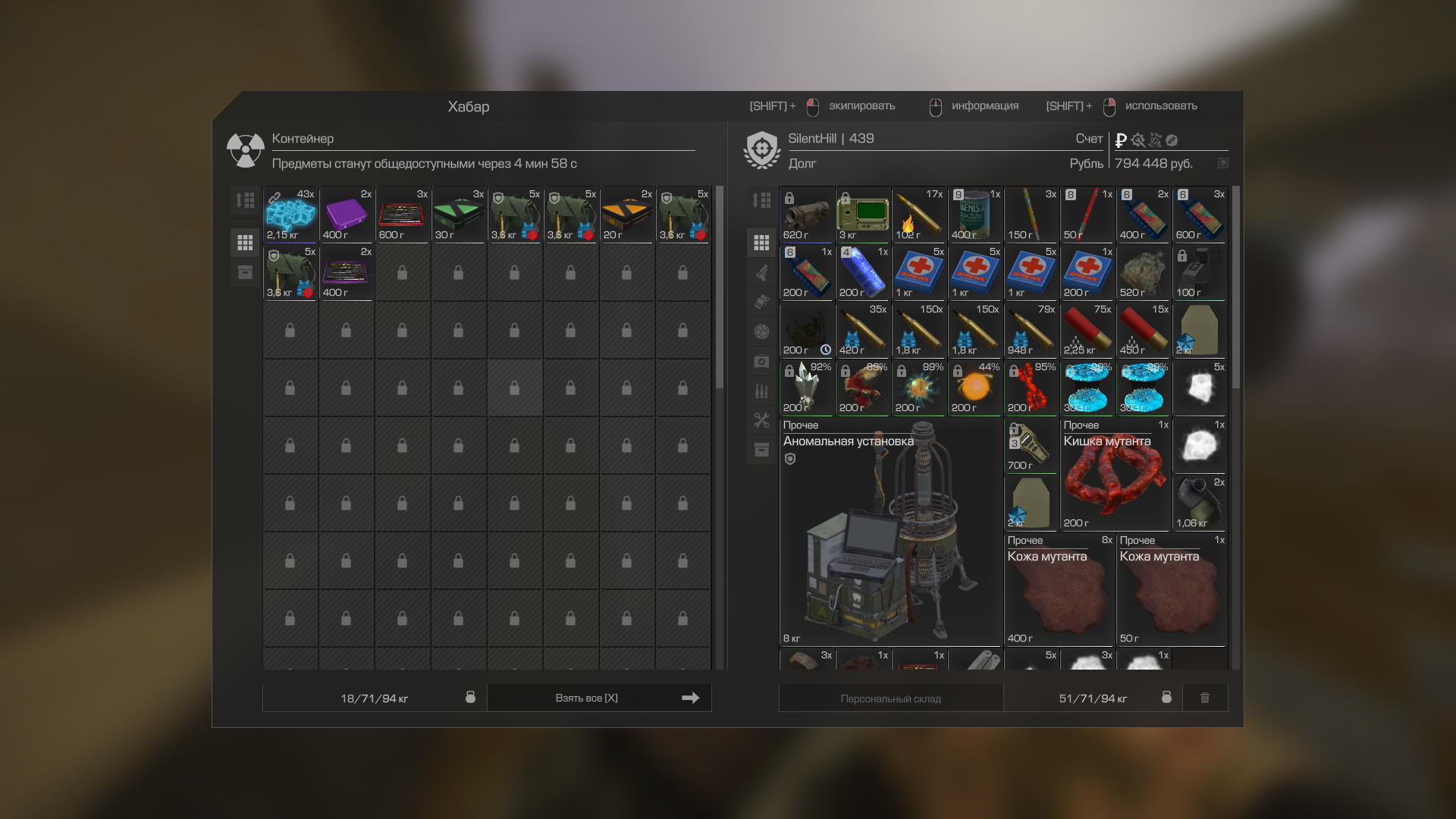Open the tools filter with crossed wrench icon
The height and width of the screenshot is (819, 1456).
coord(761,420)
